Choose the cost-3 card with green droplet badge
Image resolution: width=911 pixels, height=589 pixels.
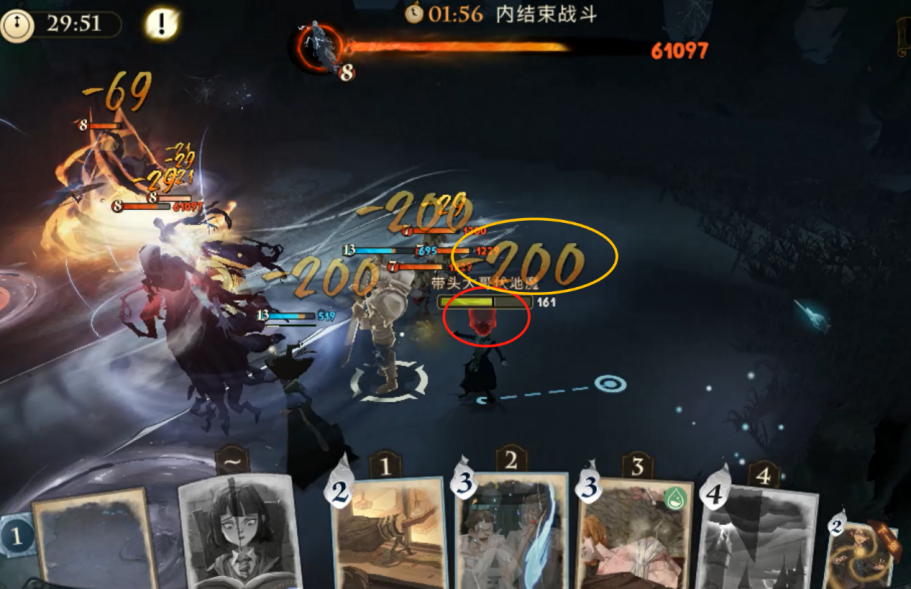coord(634,537)
